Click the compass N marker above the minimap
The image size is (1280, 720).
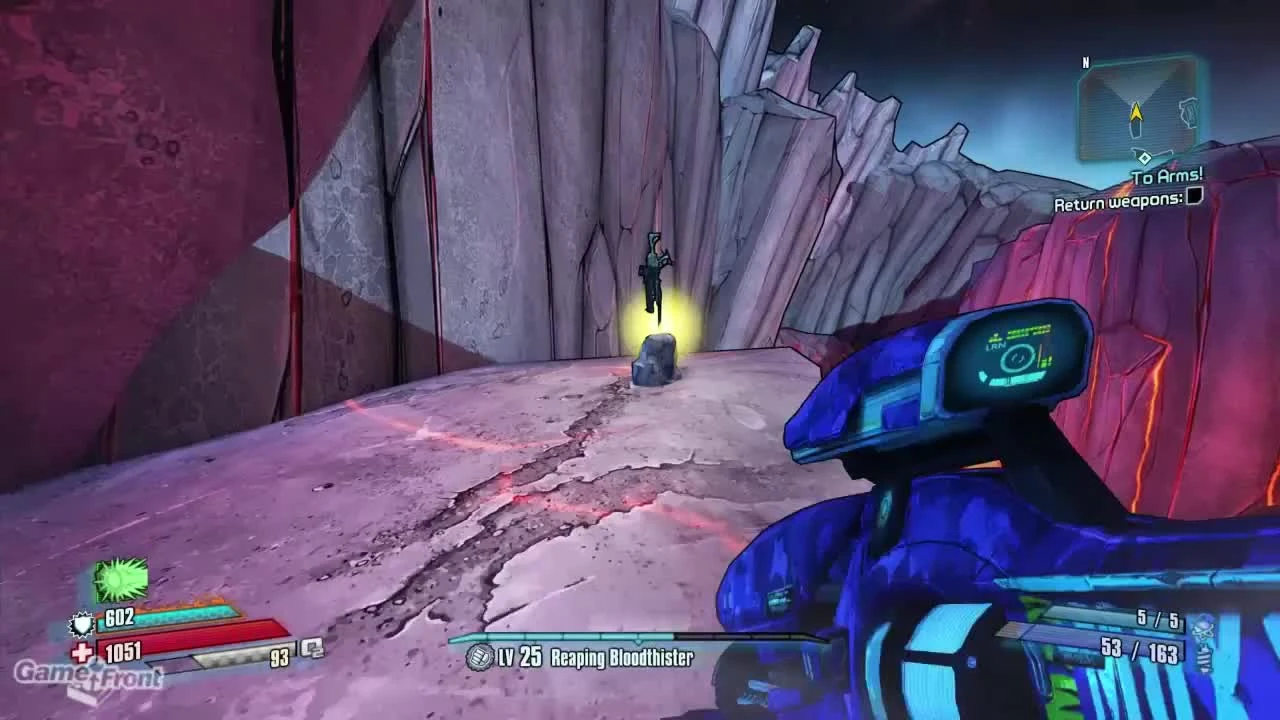tap(1084, 60)
